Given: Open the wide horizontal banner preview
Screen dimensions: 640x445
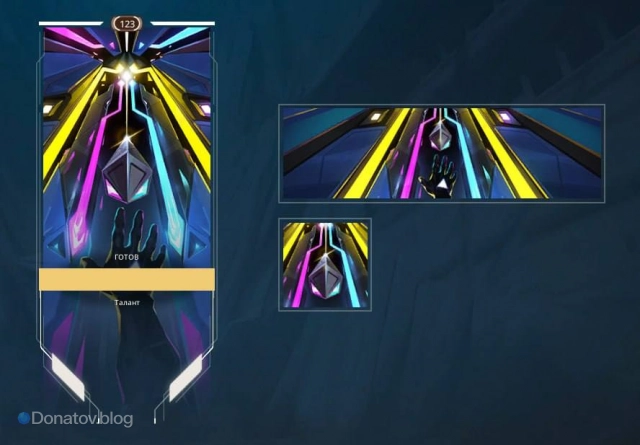Looking at the screenshot, I should click(442, 152).
